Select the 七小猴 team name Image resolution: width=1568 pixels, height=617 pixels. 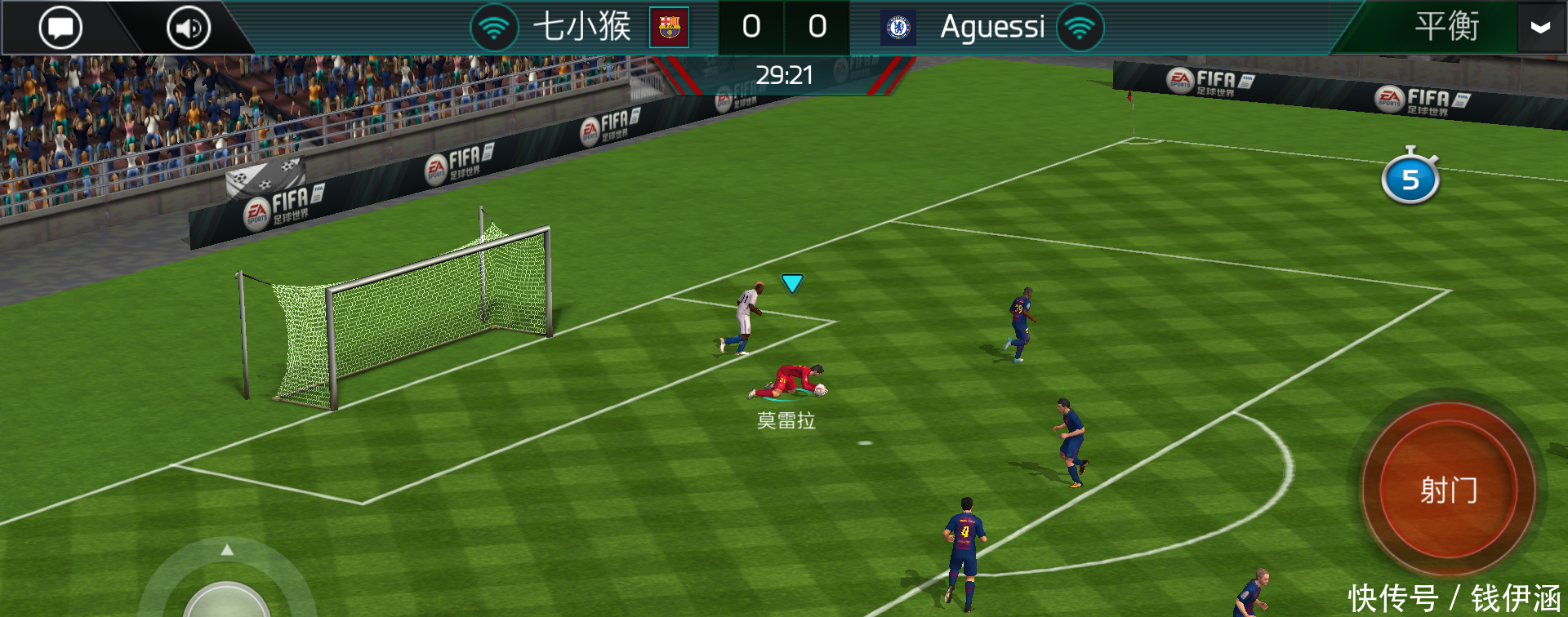(x=584, y=26)
